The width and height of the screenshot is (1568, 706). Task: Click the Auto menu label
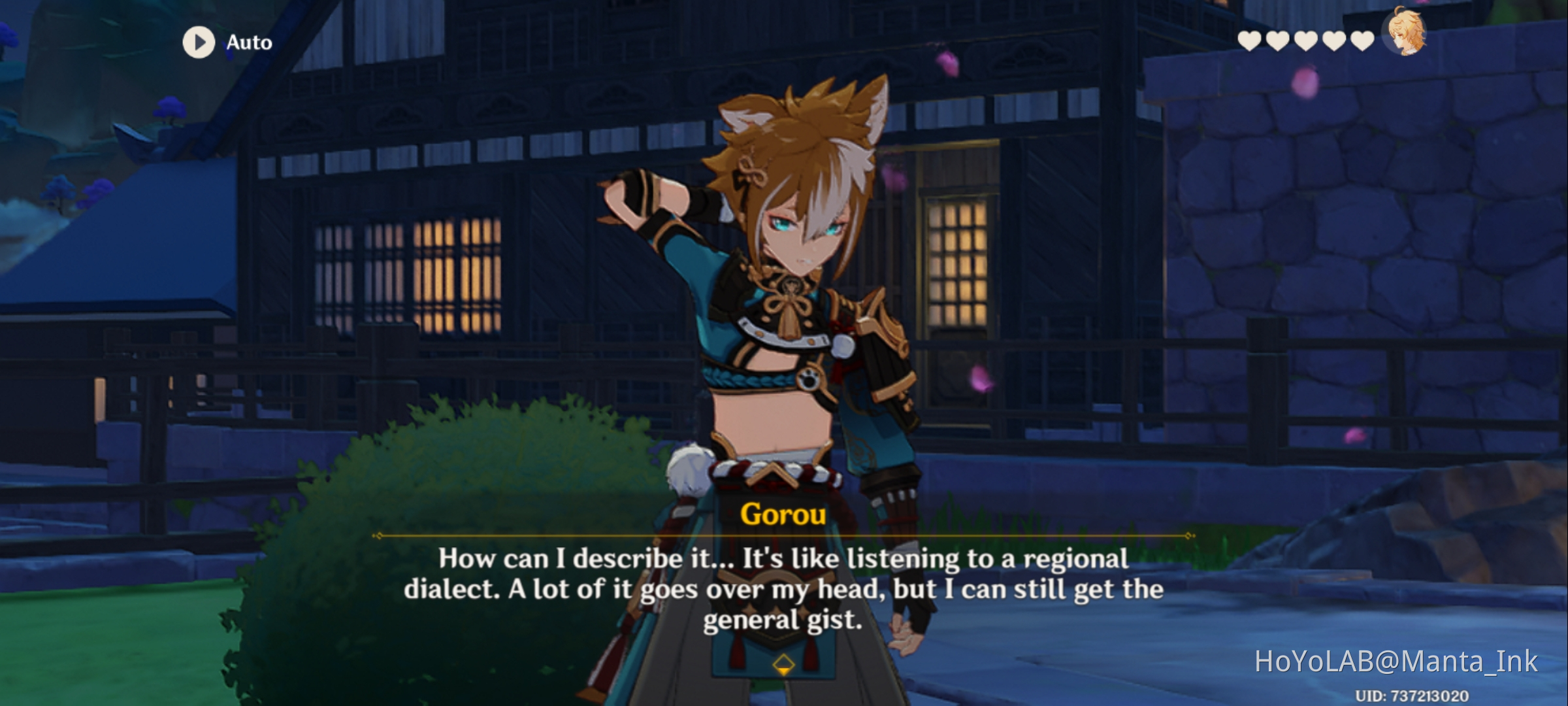[x=248, y=43]
